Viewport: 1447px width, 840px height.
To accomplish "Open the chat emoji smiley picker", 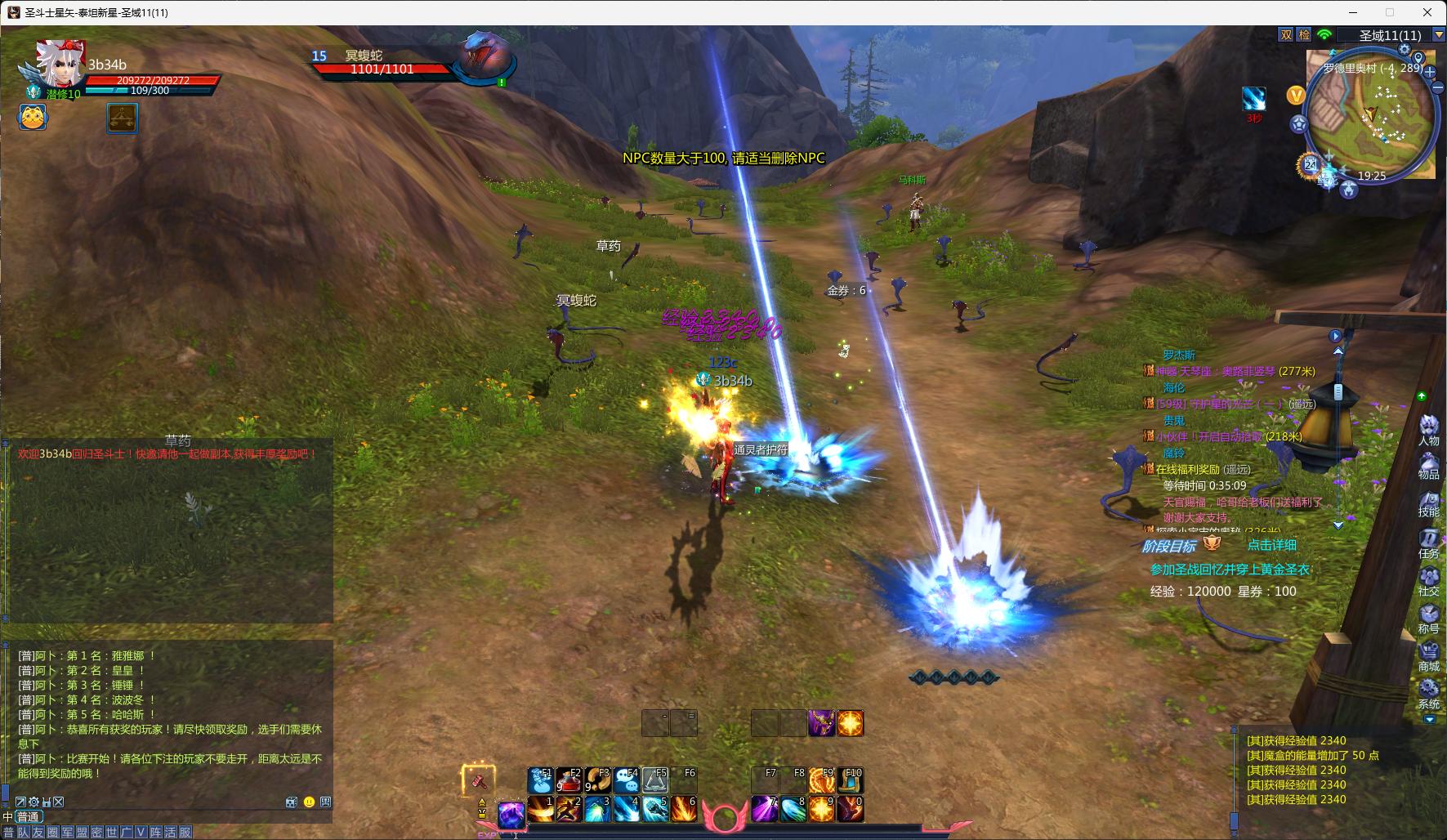I will 309,802.
